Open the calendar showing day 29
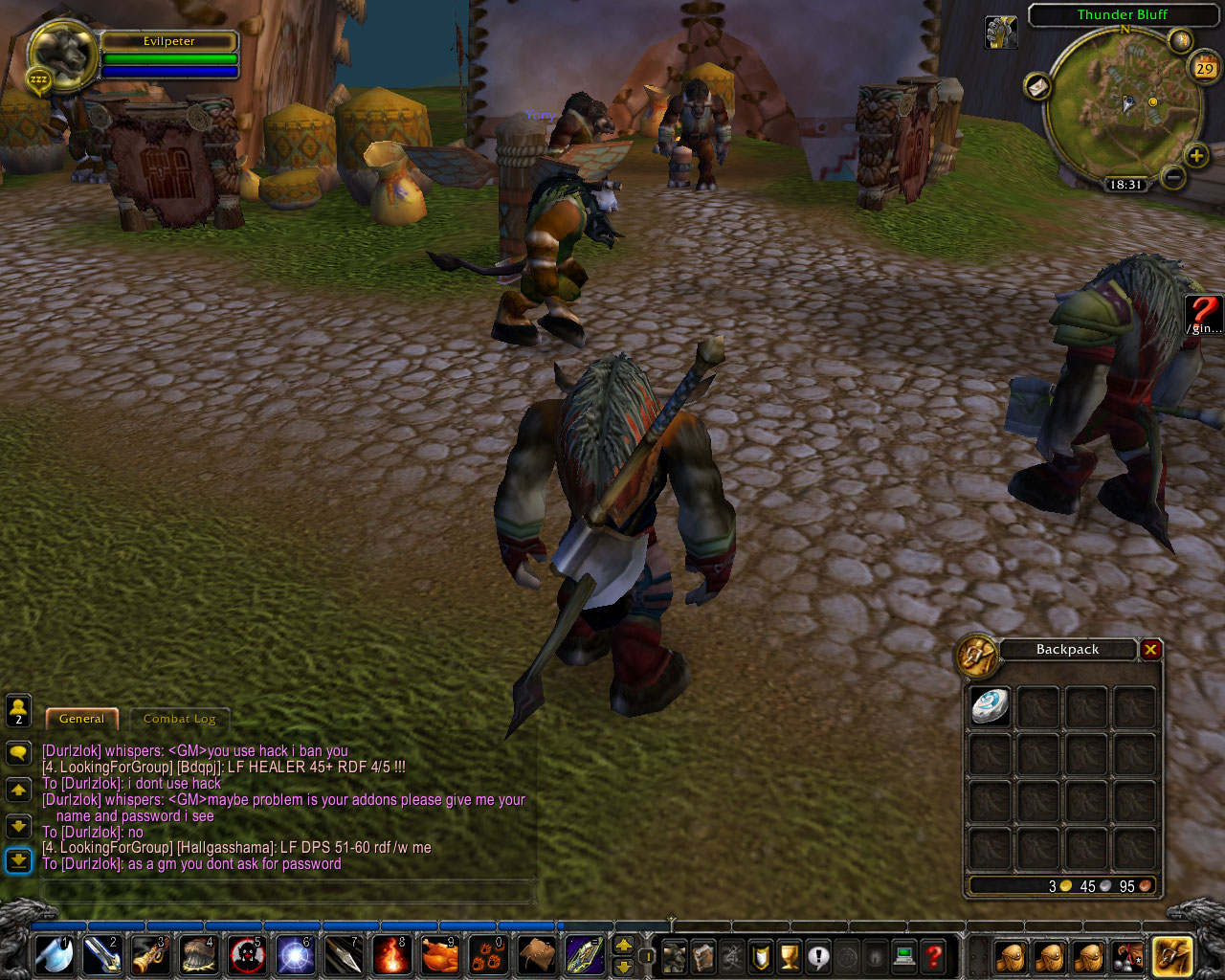 1204,68
